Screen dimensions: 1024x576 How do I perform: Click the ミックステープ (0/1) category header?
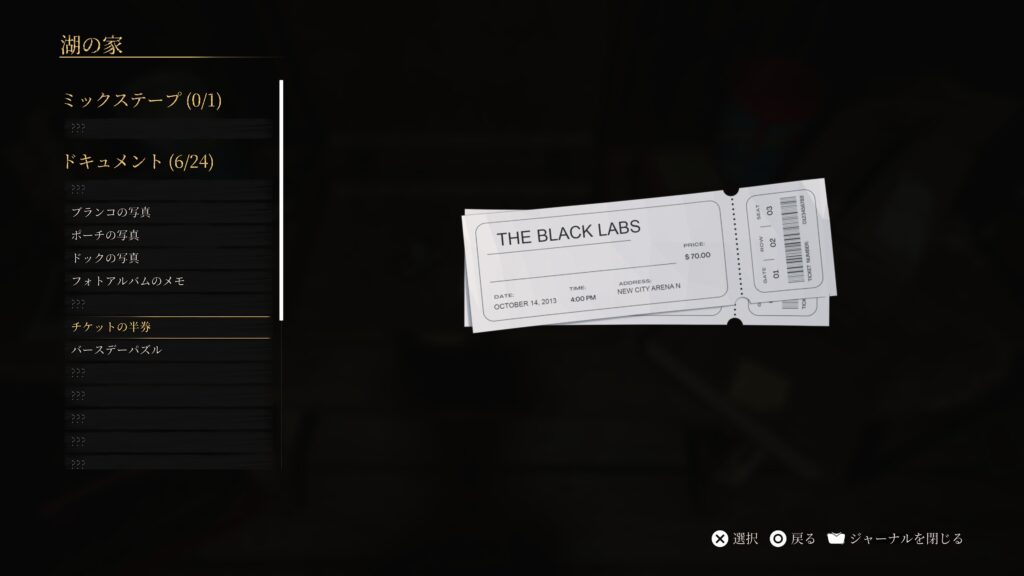point(141,100)
